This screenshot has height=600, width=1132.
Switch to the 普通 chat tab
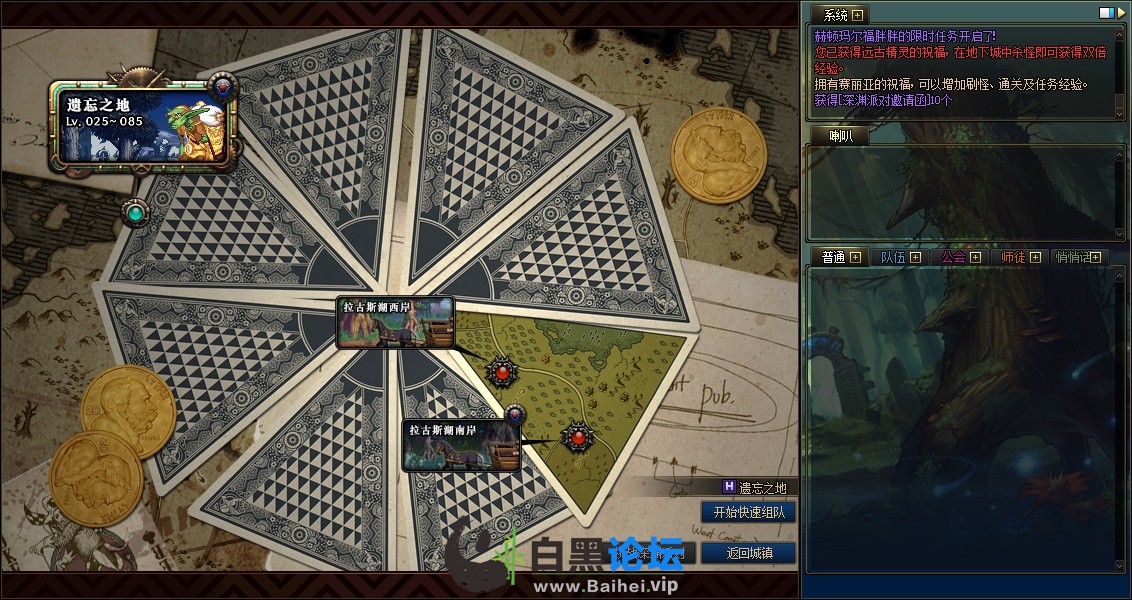[833, 257]
